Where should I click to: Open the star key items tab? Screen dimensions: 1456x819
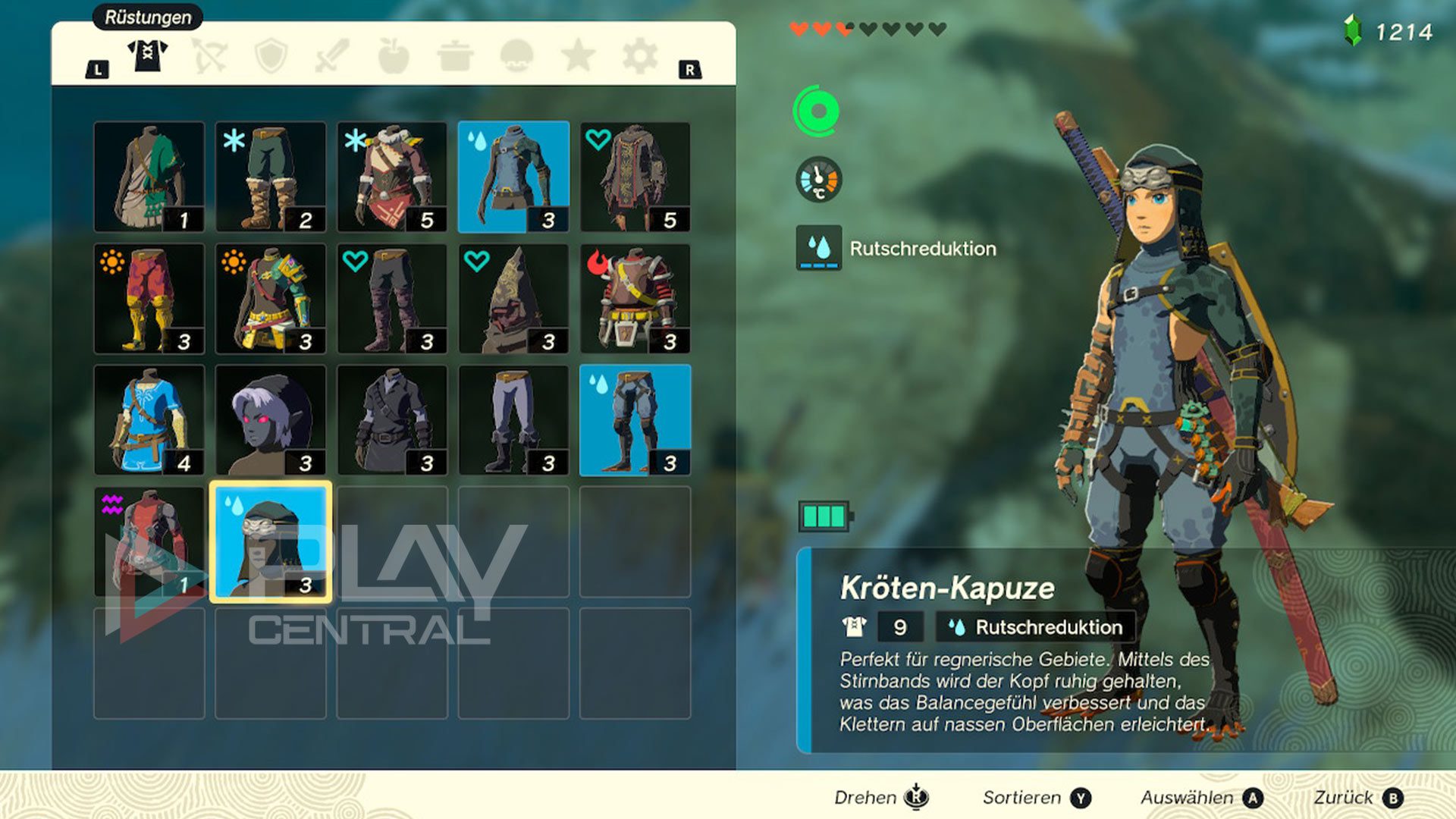click(578, 56)
